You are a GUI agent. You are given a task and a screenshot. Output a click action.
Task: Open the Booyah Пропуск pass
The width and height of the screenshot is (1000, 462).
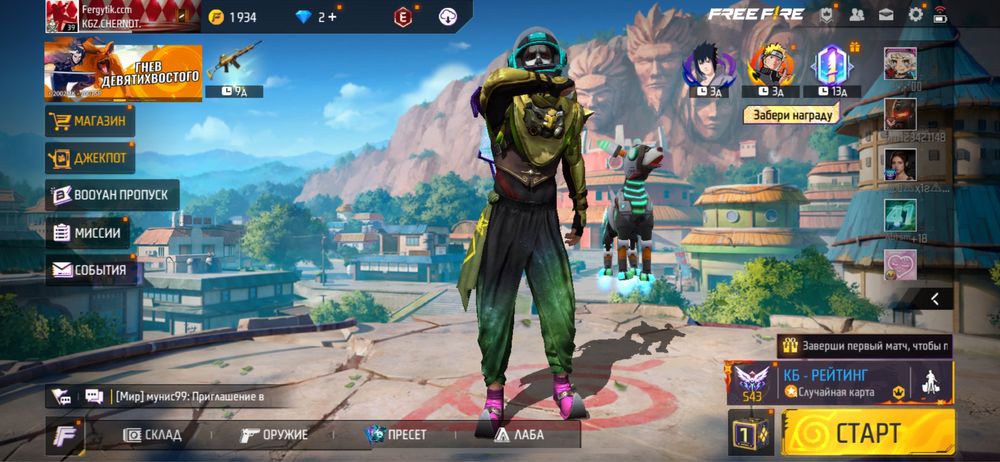click(x=112, y=195)
